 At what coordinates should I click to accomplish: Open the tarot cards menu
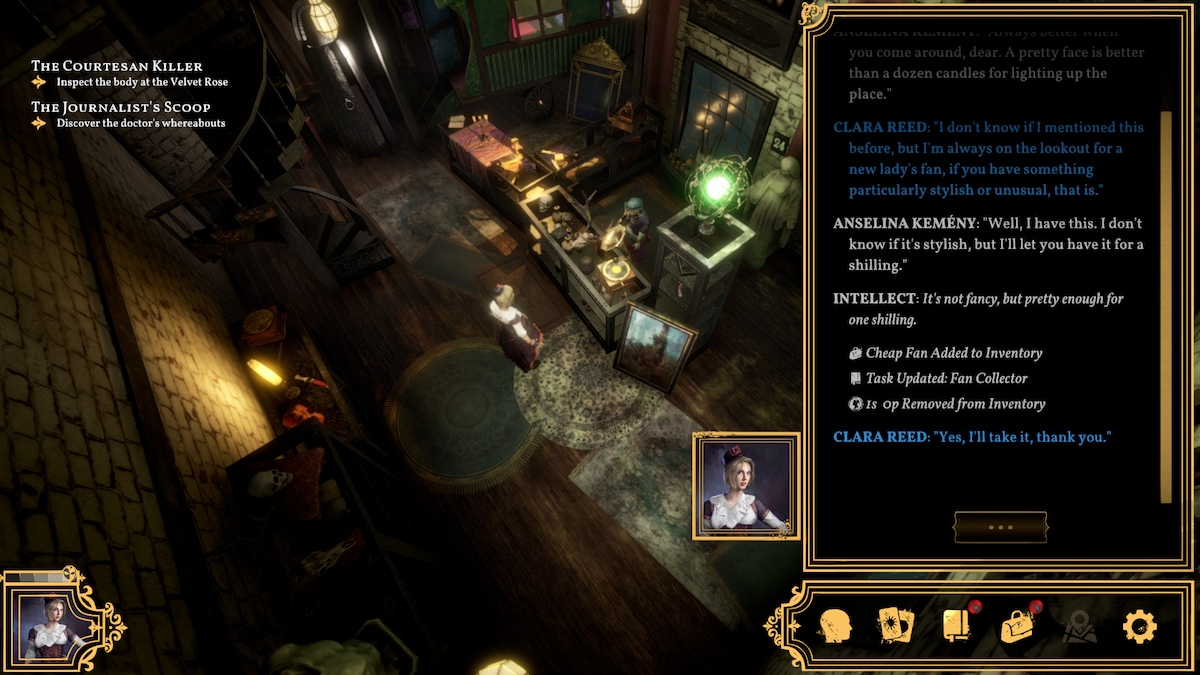[895, 627]
